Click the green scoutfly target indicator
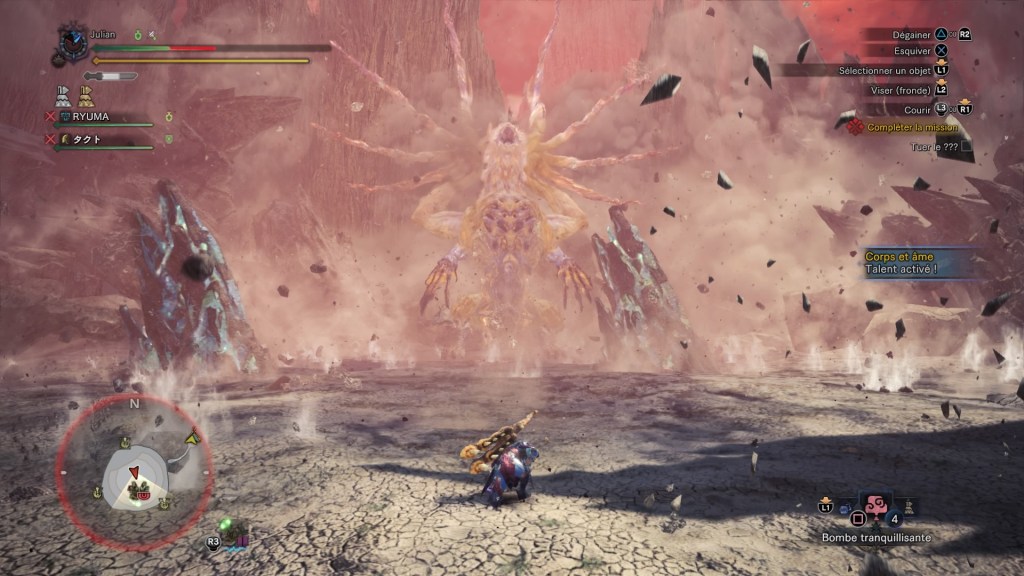 click(x=229, y=525)
